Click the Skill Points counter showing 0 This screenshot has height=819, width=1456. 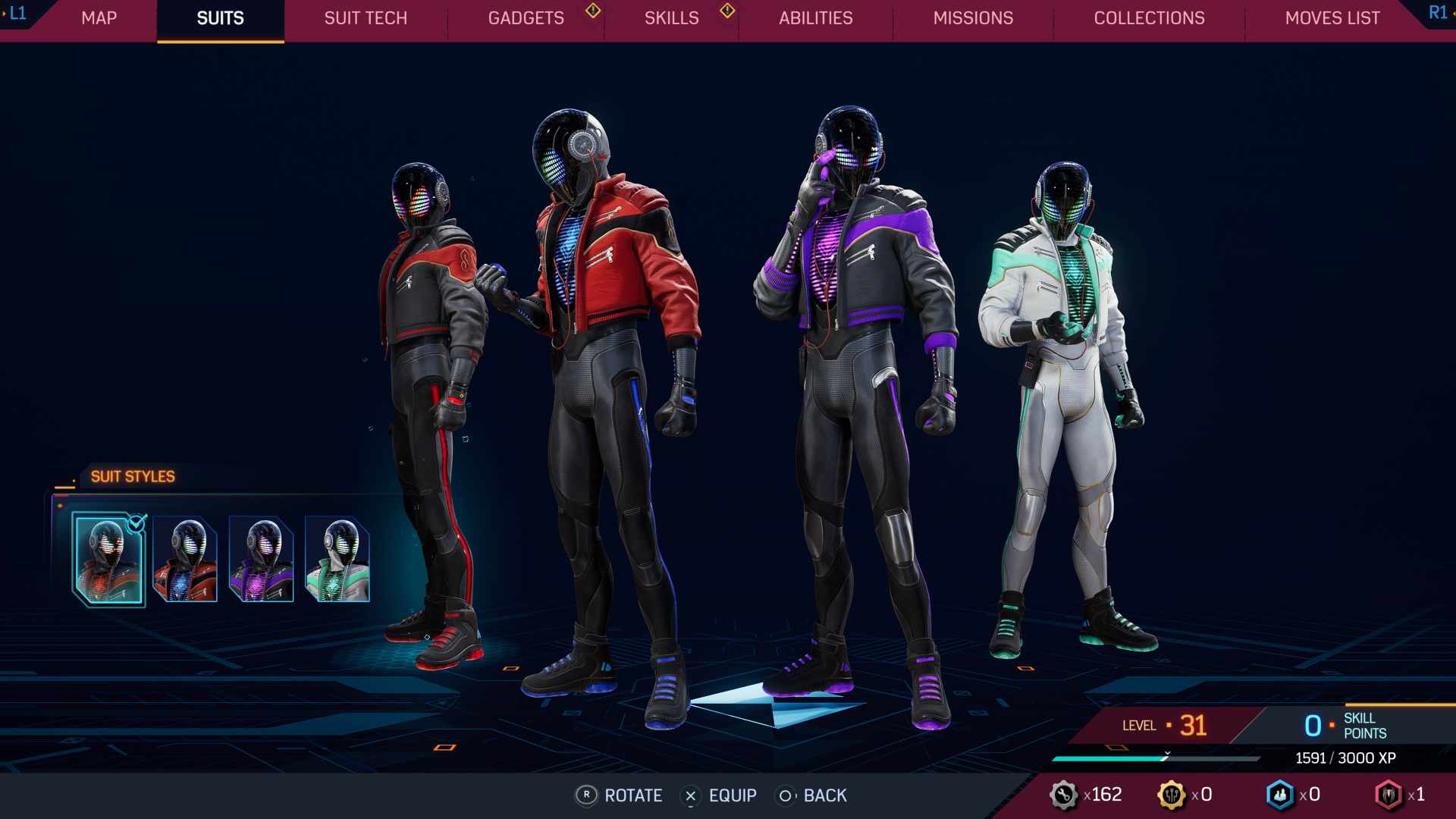point(1313,725)
